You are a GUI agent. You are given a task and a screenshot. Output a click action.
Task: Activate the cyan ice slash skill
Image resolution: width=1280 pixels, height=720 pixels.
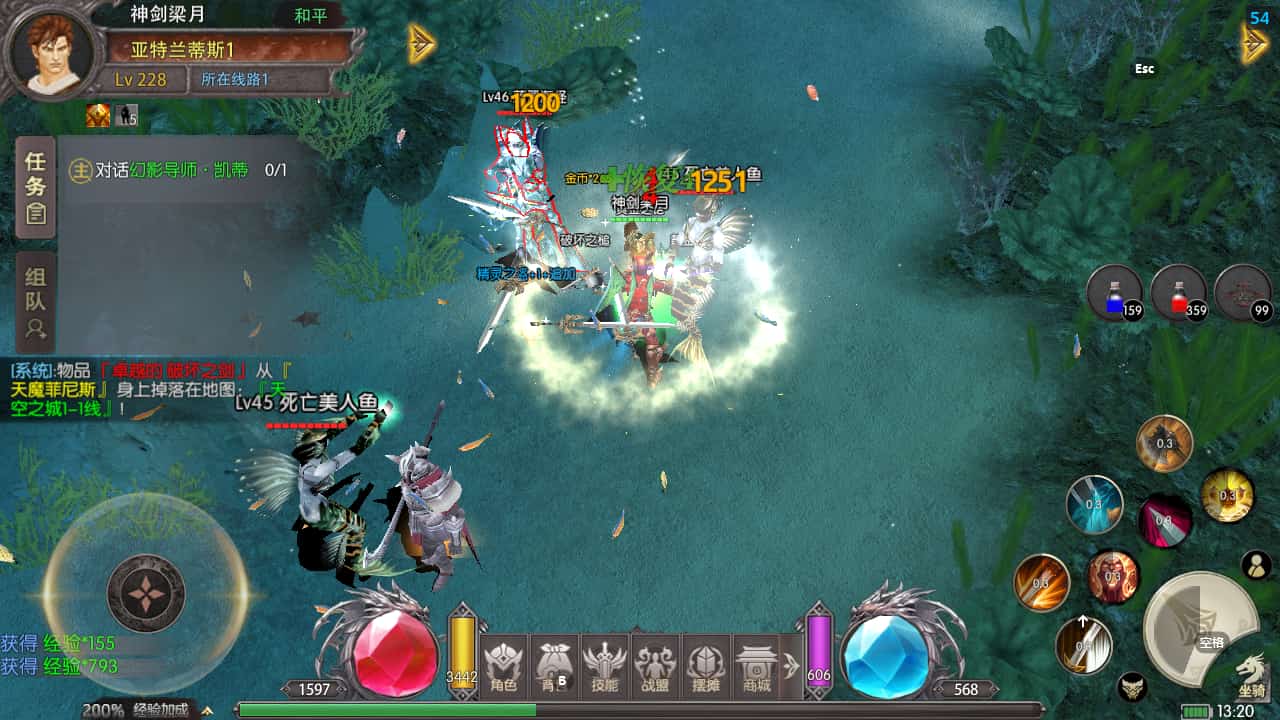click(x=1094, y=504)
